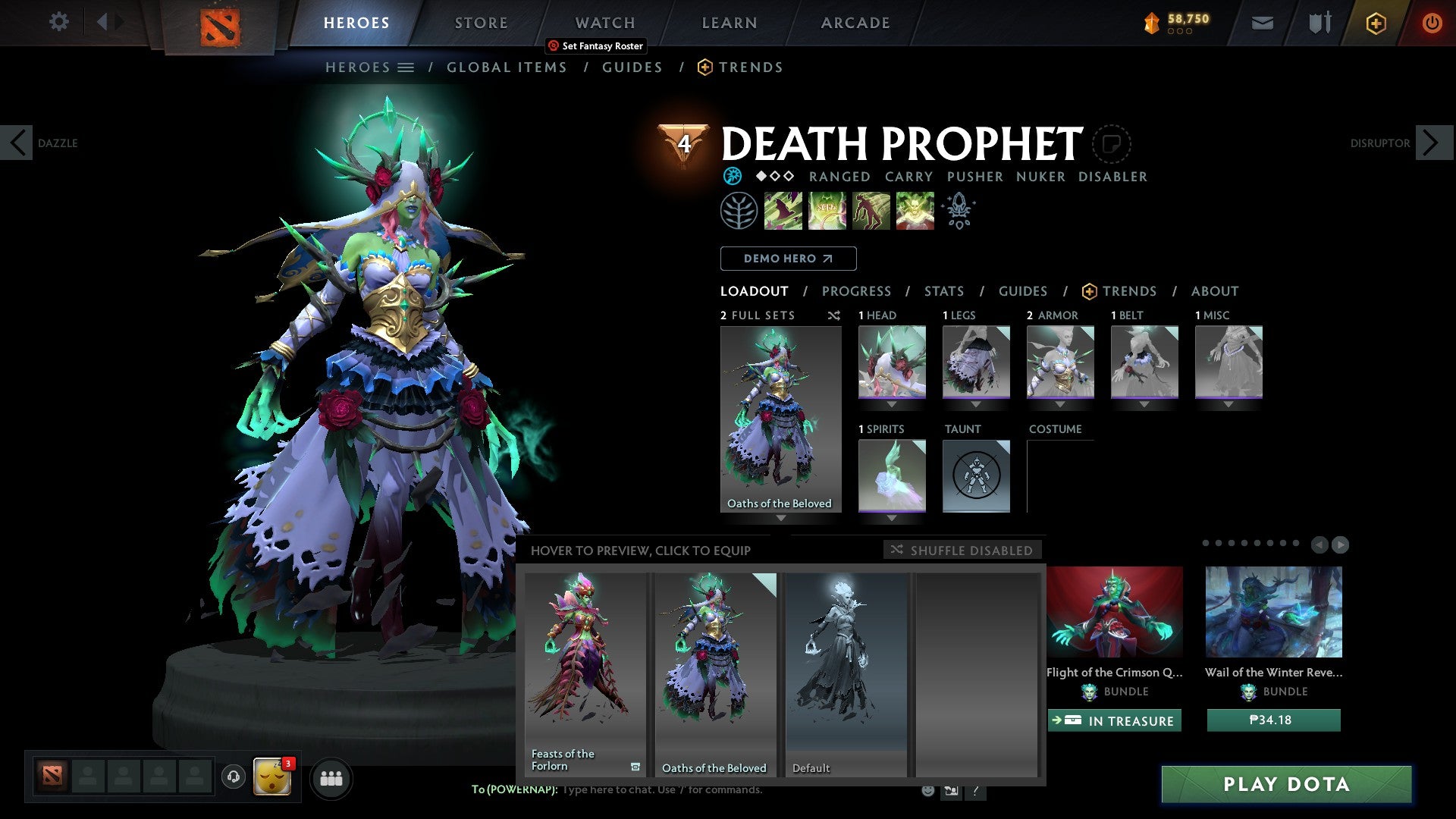Viewport: 1456px width, 819px height.
Task: Switch to the Store tab
Action: pyautogui.click(x=481, y=23)
